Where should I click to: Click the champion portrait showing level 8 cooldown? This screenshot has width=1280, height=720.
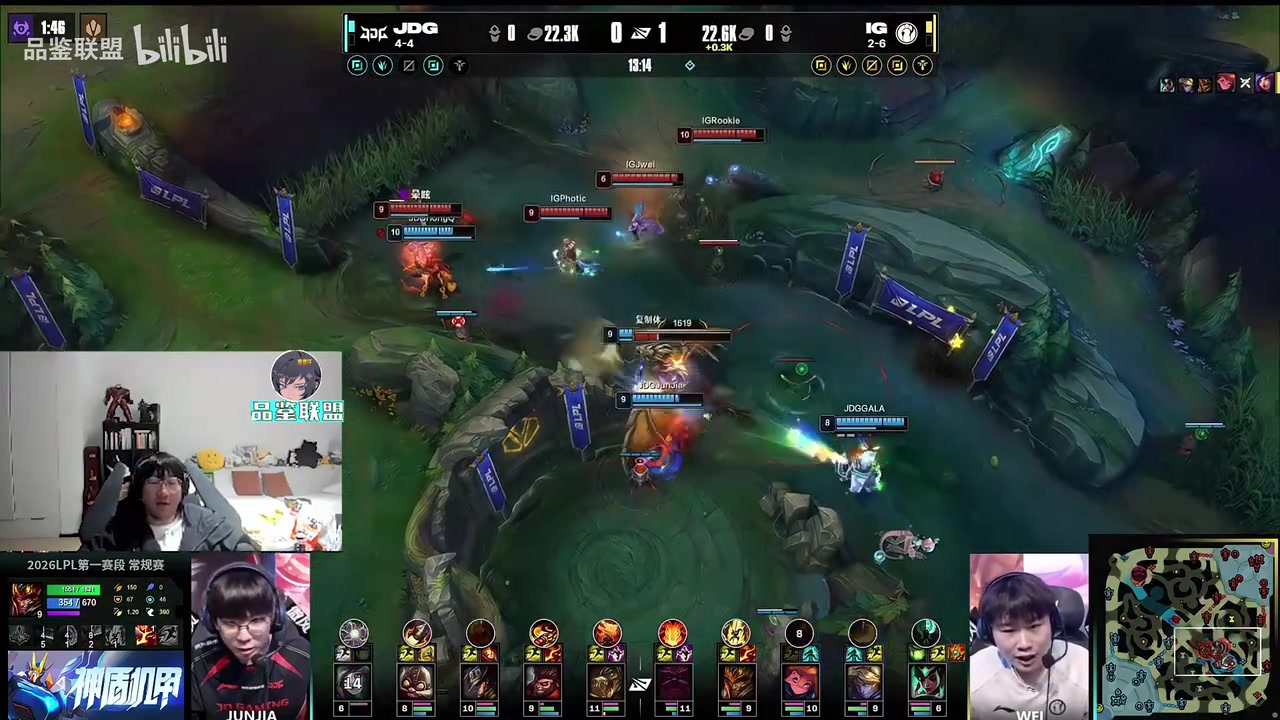pos(799,632)
